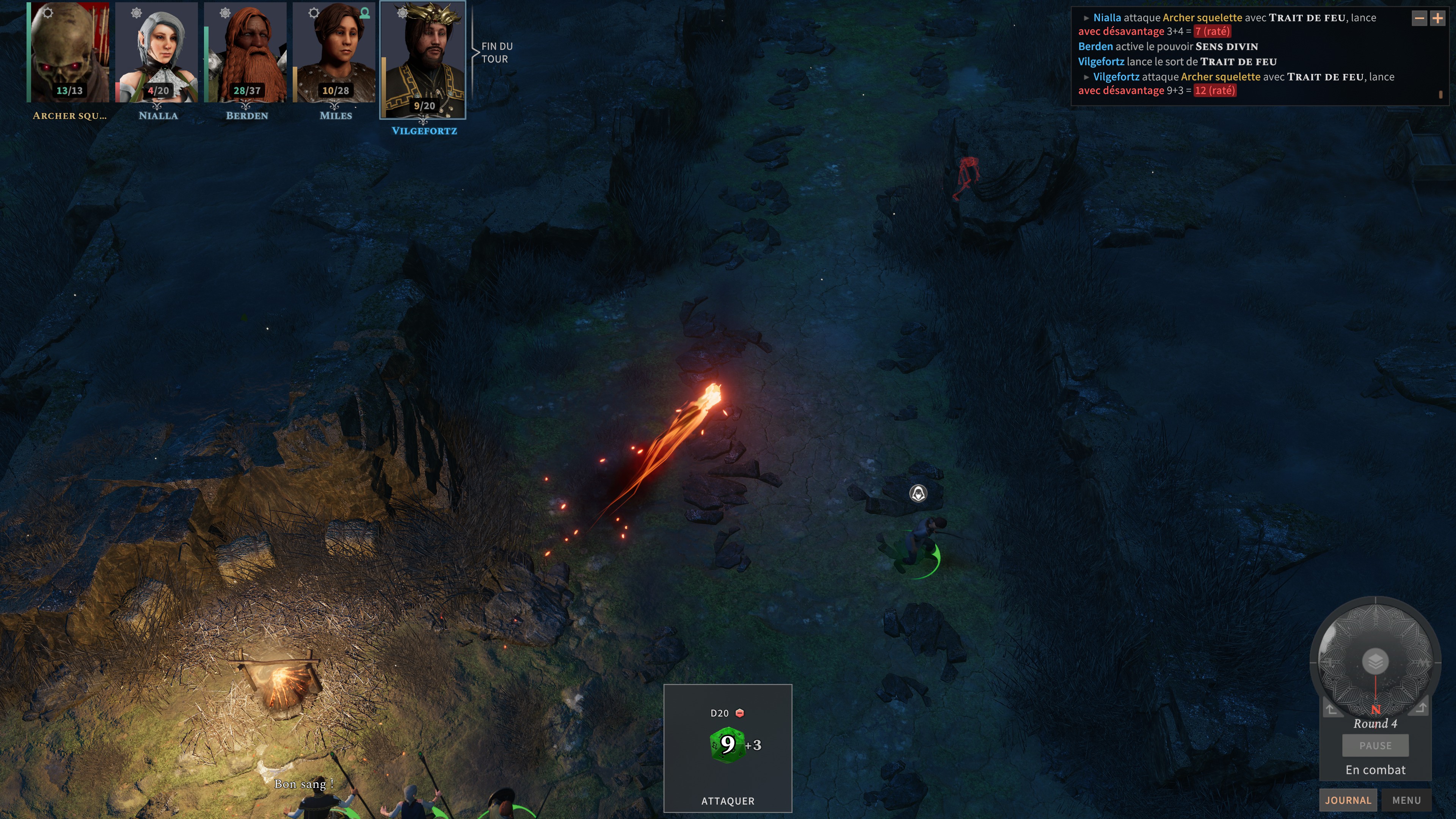Open the JOURNAL panel
This screenshot has height=819, width=1456.
[1348, 800]
